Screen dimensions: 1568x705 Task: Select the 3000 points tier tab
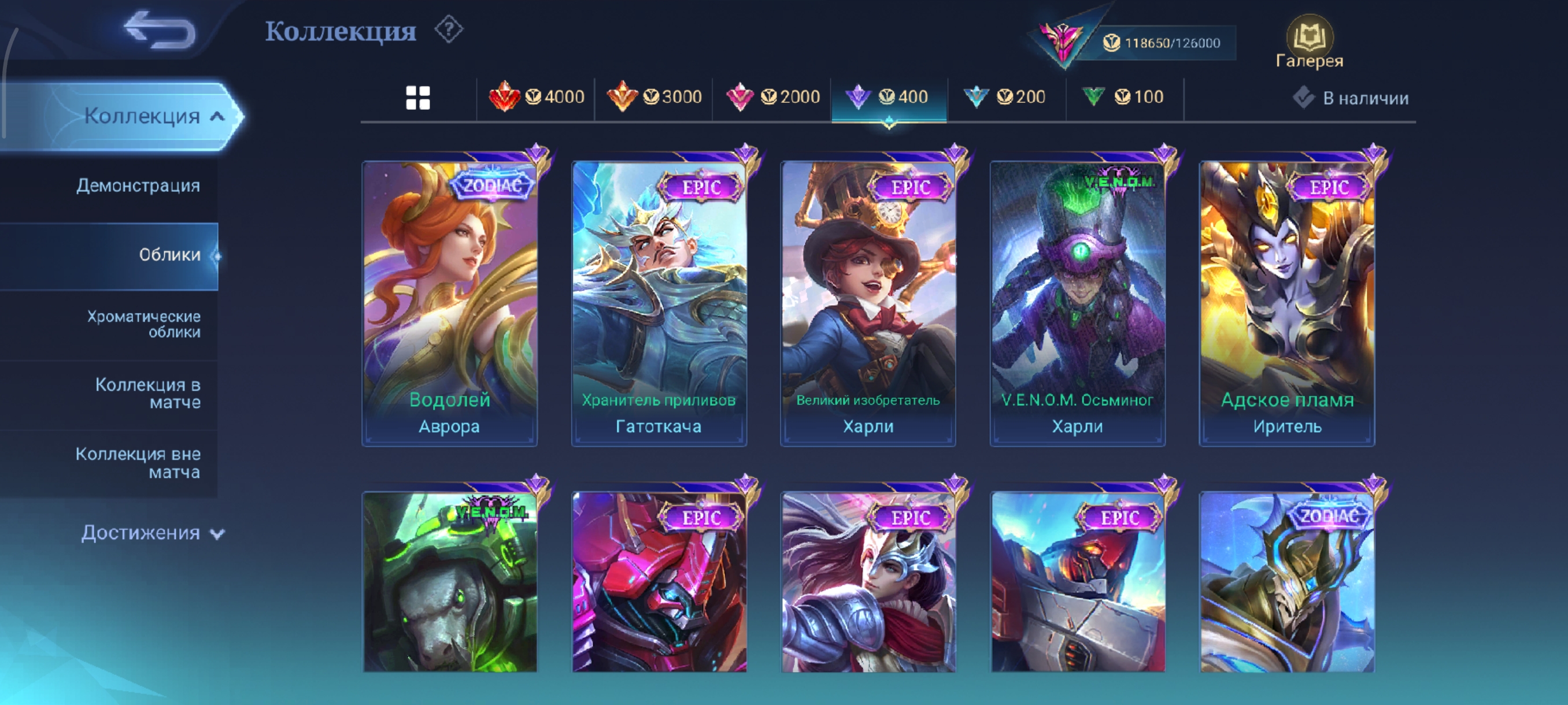[x=654, y=97]
